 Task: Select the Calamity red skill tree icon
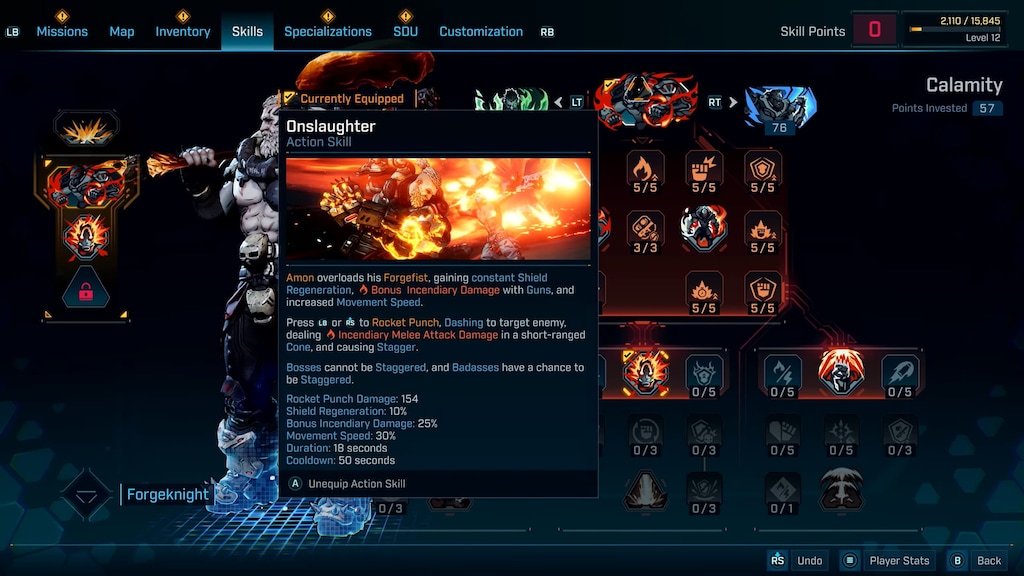coord(644,98)
